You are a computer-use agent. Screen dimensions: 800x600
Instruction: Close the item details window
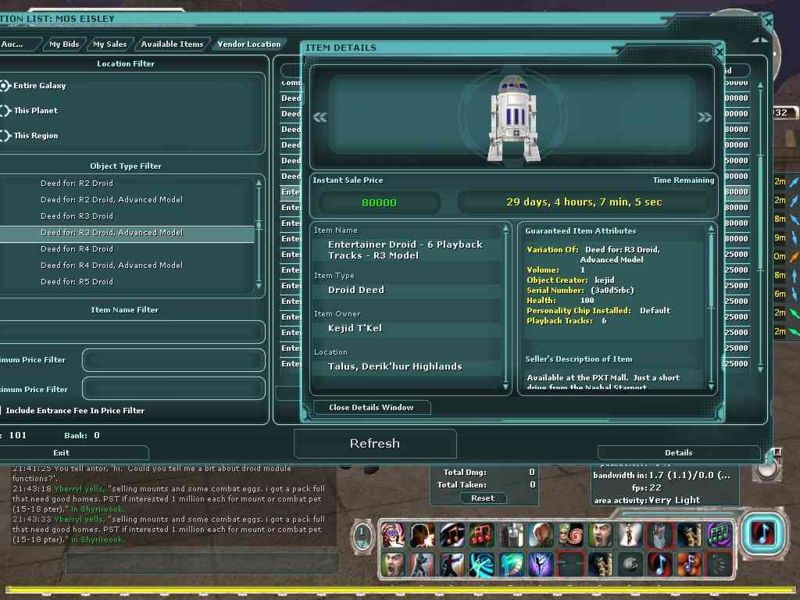(370, 407)
